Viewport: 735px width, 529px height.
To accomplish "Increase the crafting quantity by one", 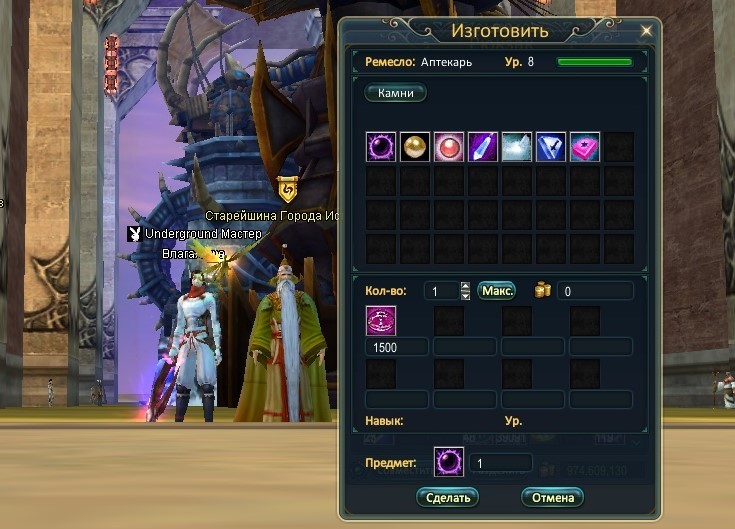I will (x=465, y=286).
